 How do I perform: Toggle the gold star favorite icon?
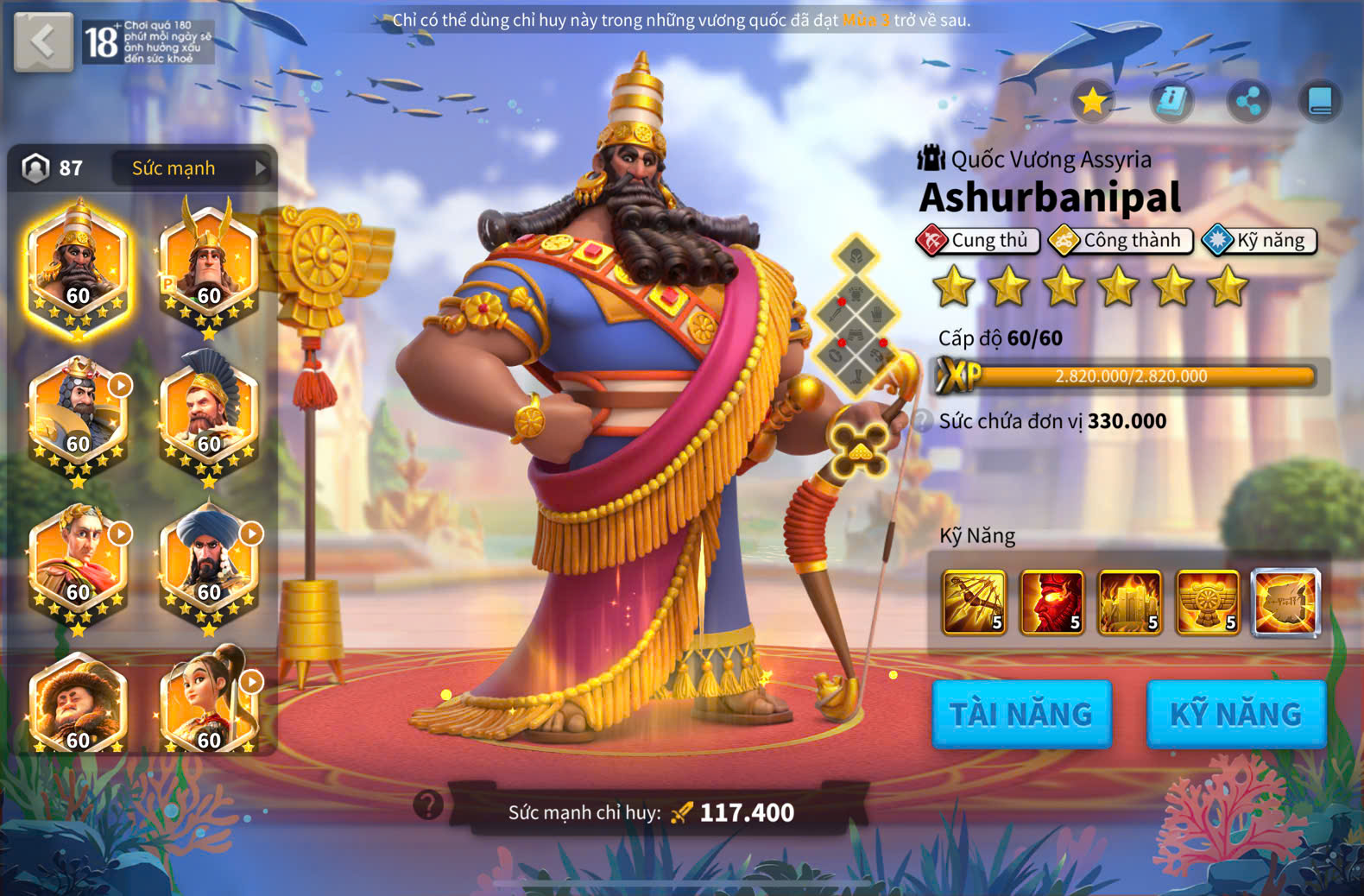[1092, 101]
